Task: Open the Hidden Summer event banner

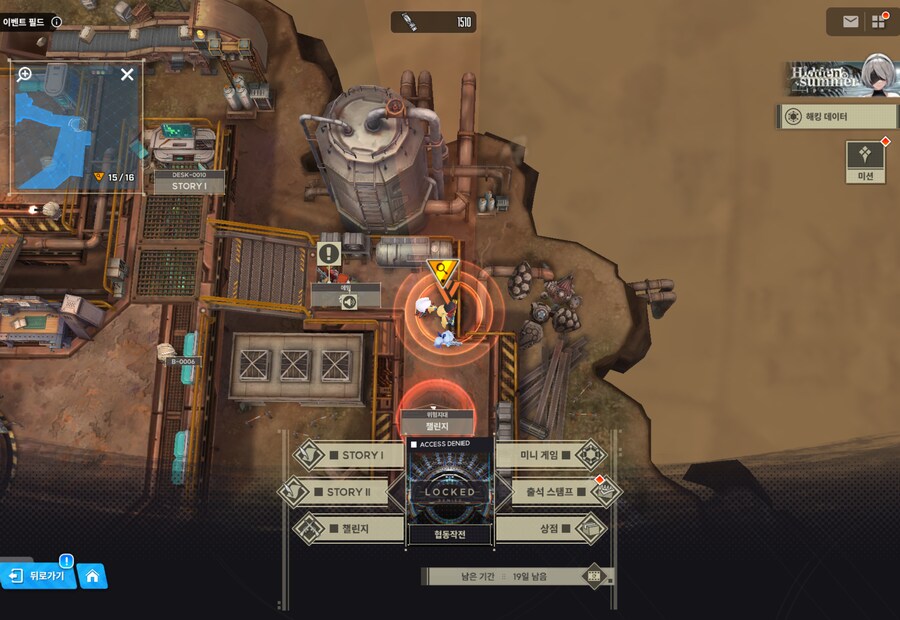Action: pyautogui.click(x=838, y=75)
